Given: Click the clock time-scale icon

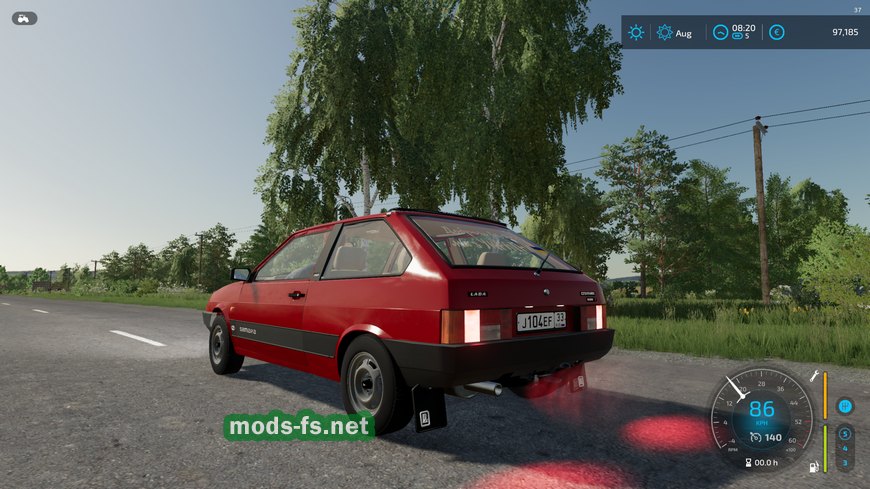Looking at the screenshot, I should coord(720,32).
